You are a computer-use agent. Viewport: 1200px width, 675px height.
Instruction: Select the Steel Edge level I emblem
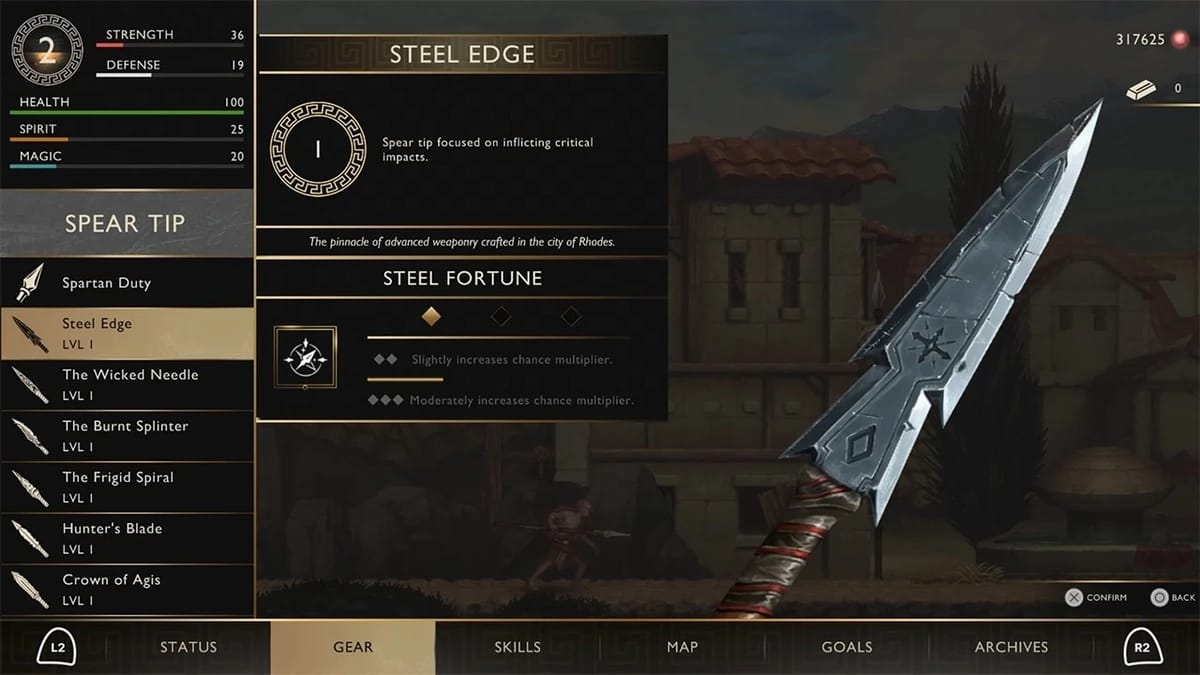[x=318, y=150]
